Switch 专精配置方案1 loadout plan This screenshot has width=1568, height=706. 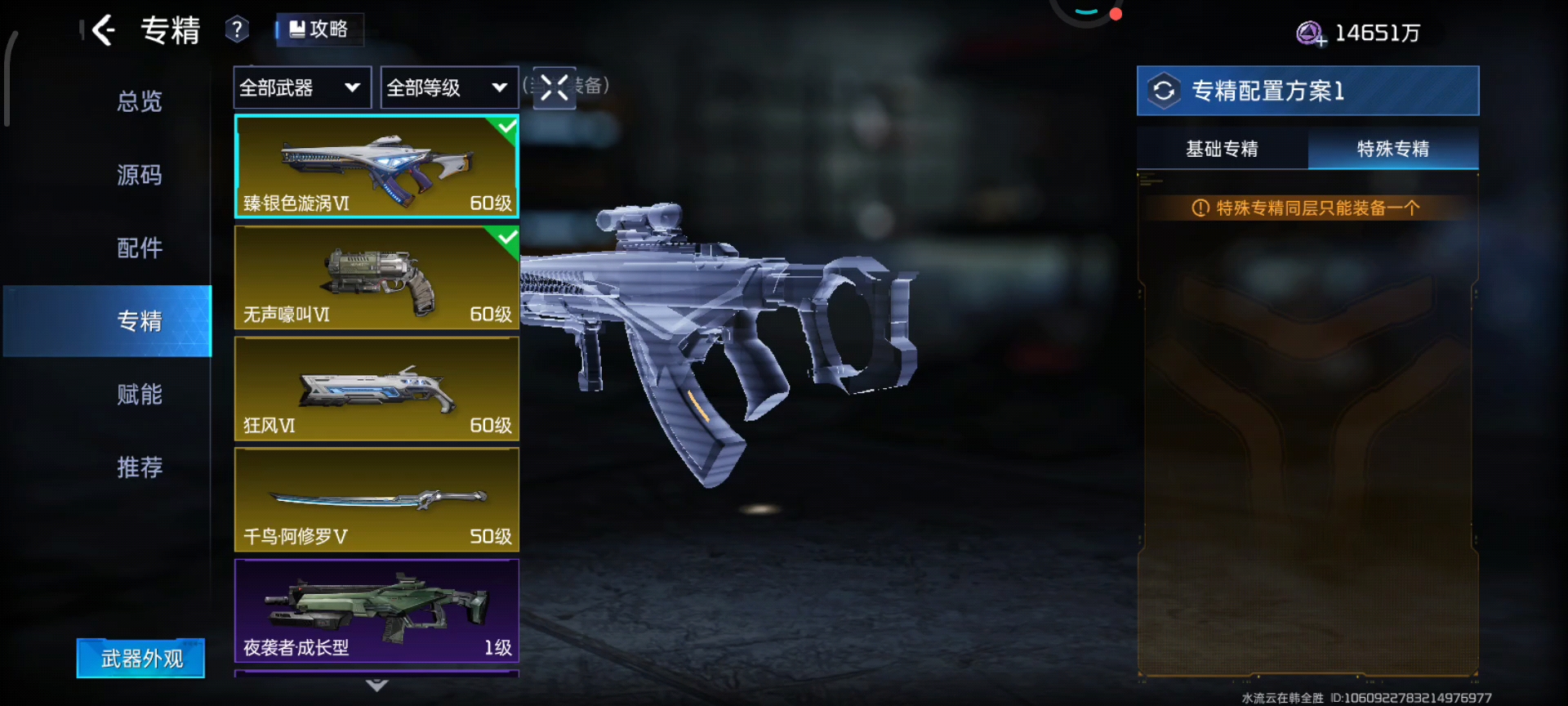[x=1164, y=91]
